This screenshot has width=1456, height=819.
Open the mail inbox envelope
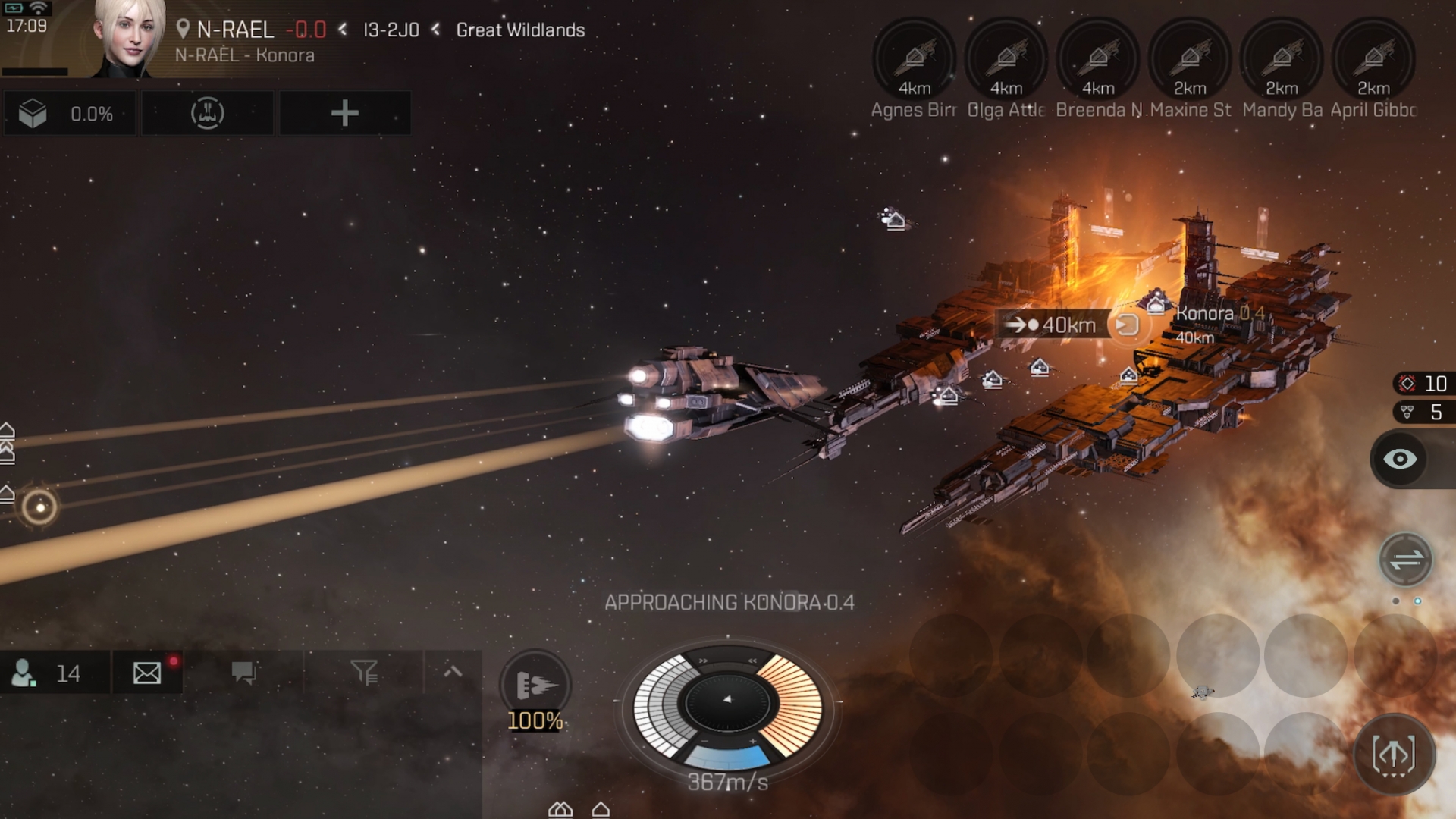147,673
